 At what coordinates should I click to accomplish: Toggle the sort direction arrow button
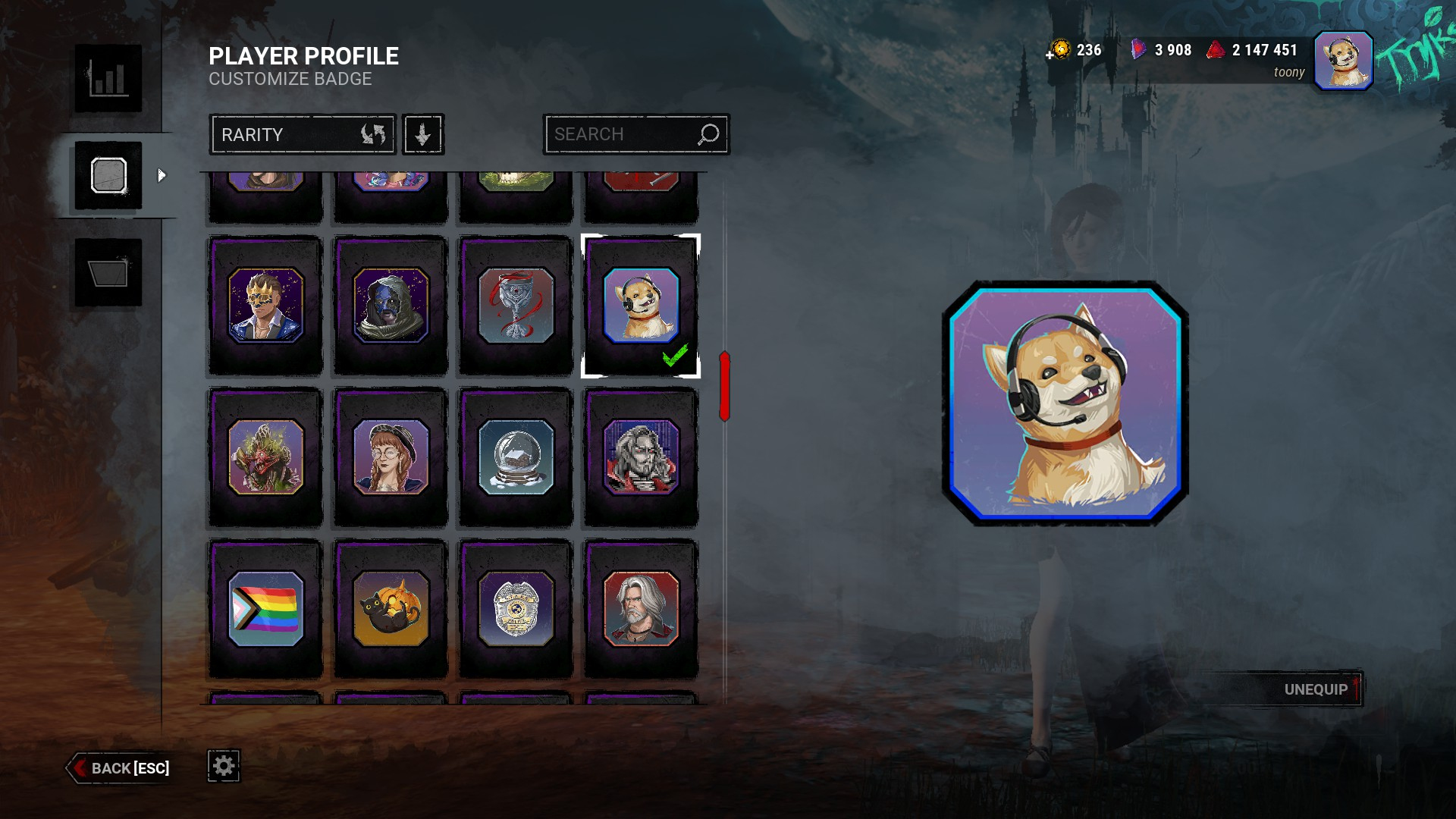pos(423,135)
